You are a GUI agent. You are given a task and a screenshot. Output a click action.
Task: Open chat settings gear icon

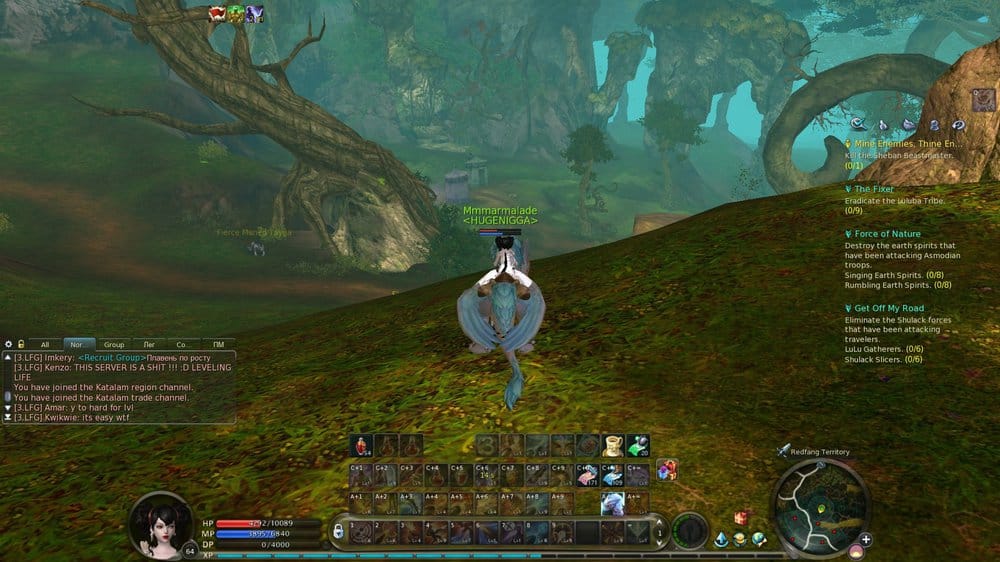(x=9, y=344)
